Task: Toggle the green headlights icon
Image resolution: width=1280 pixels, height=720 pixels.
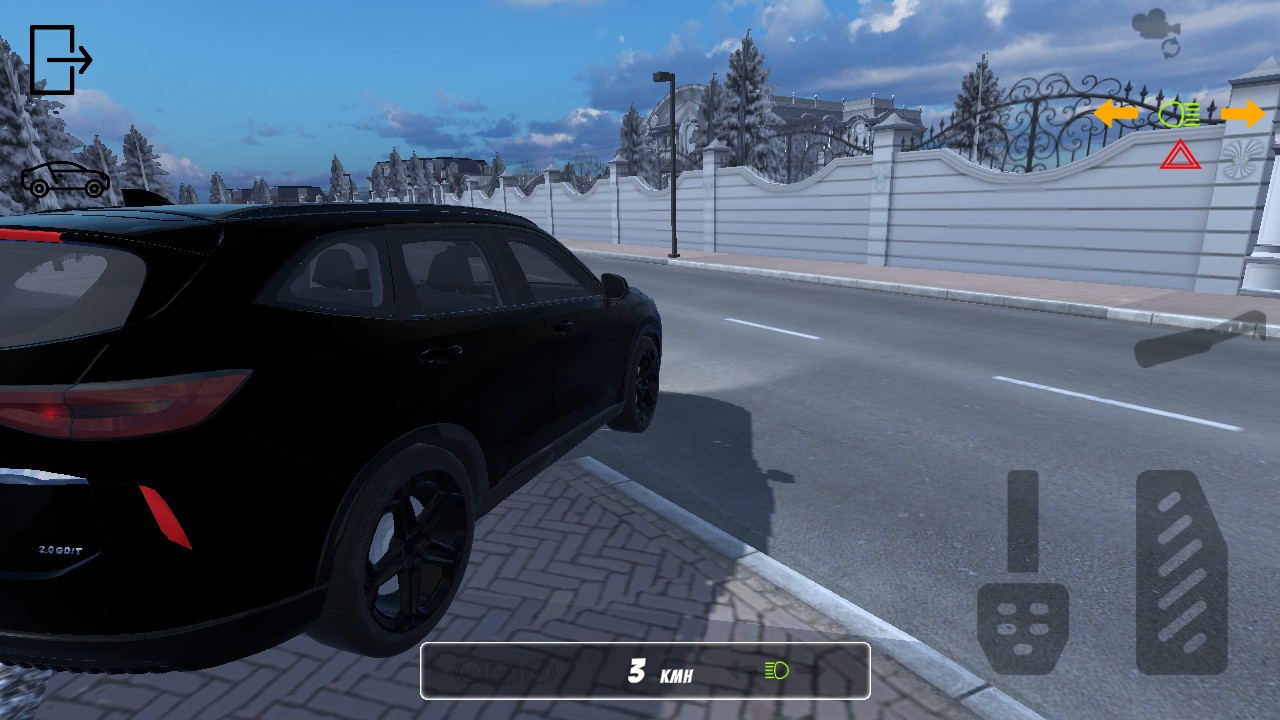Action: pos(1179,114)
